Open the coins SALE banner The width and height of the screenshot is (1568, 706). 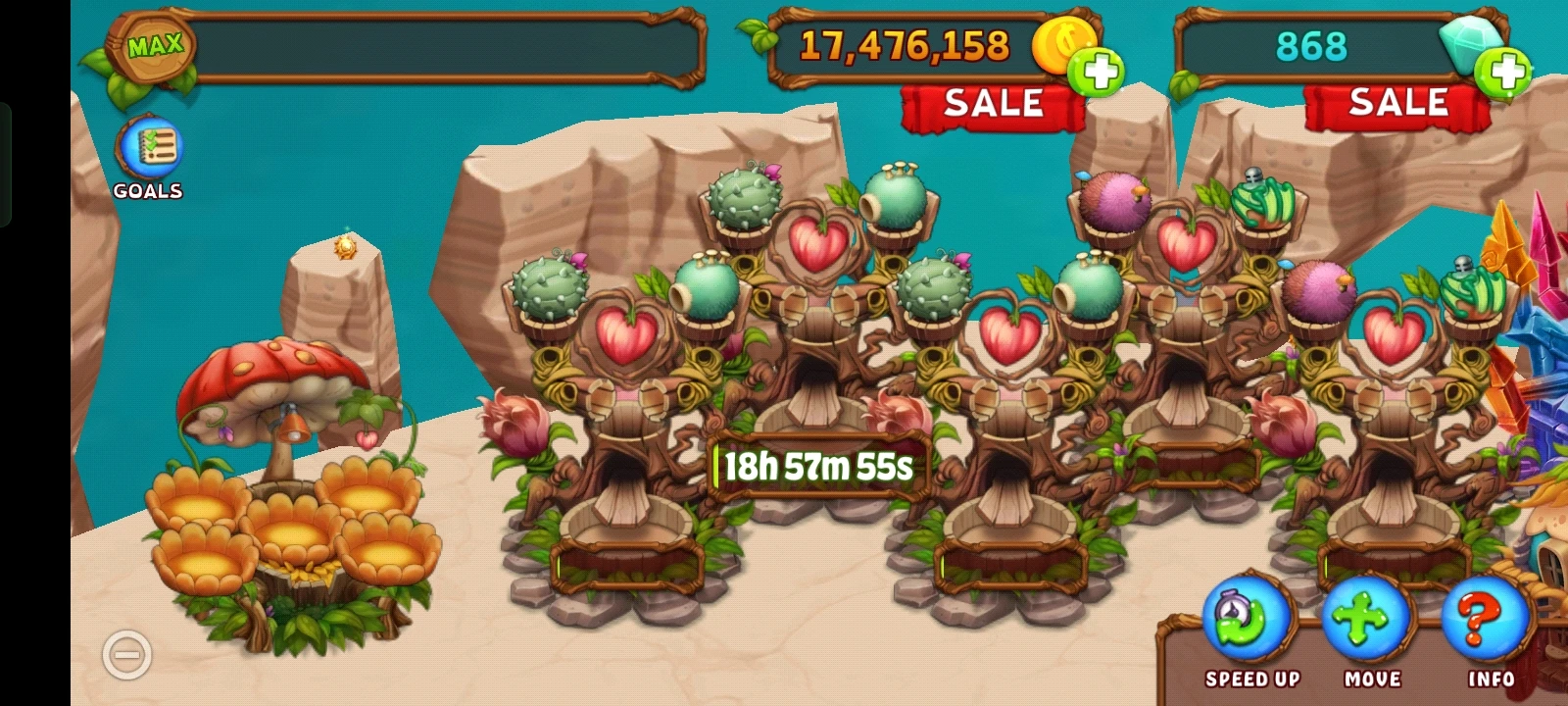coord(993,101)
